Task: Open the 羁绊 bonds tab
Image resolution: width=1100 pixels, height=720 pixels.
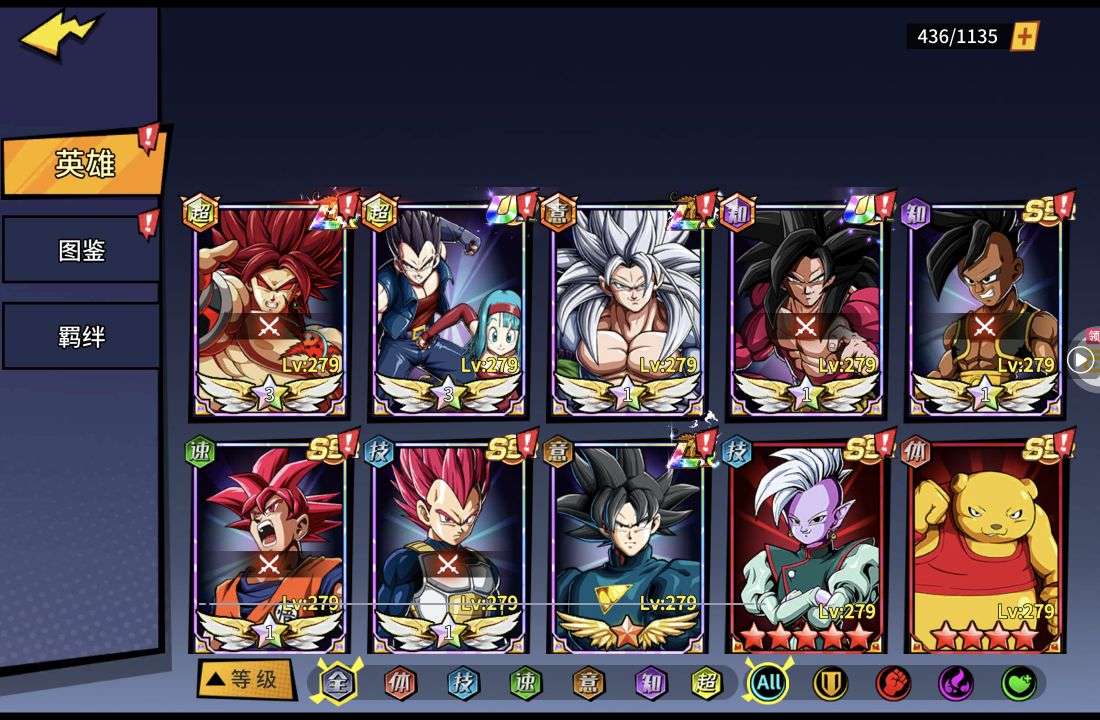Action: (x=81, y=337)
